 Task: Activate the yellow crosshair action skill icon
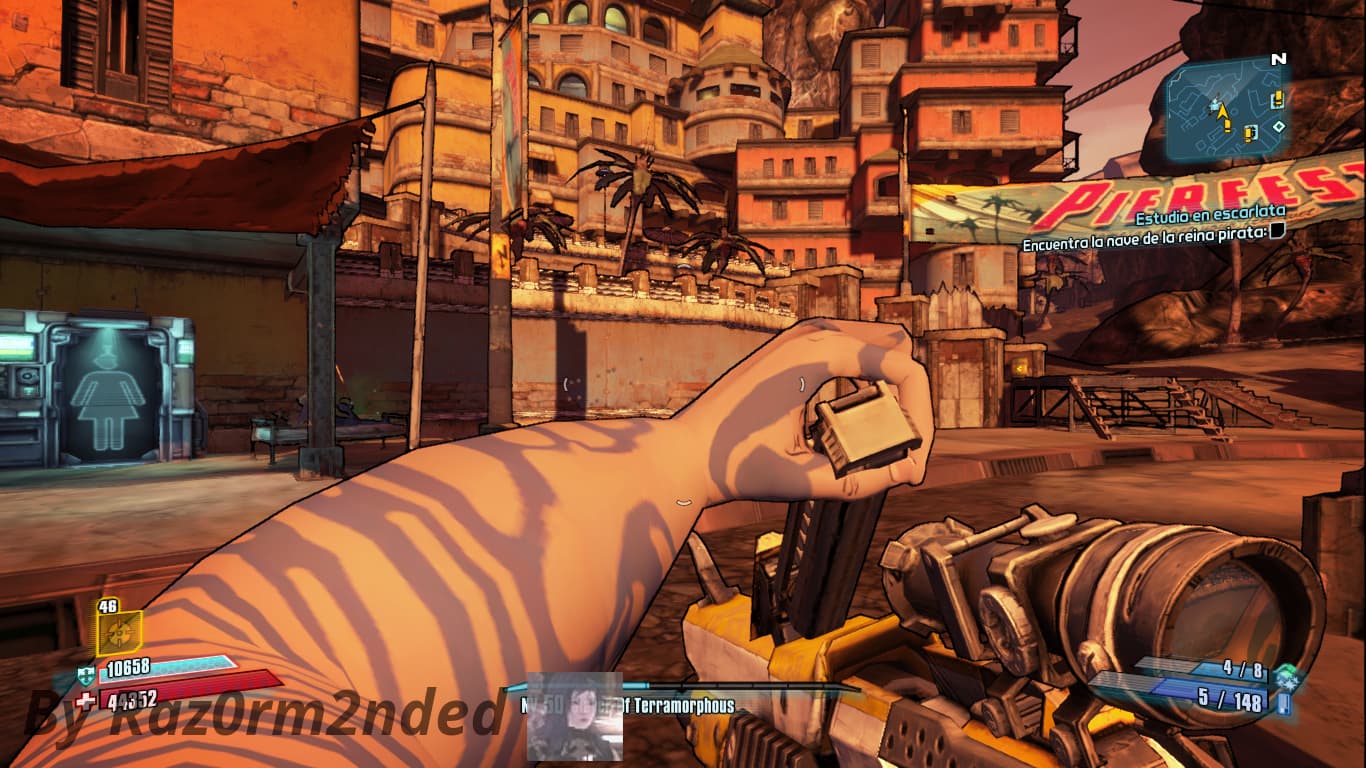tap(118, 633)
